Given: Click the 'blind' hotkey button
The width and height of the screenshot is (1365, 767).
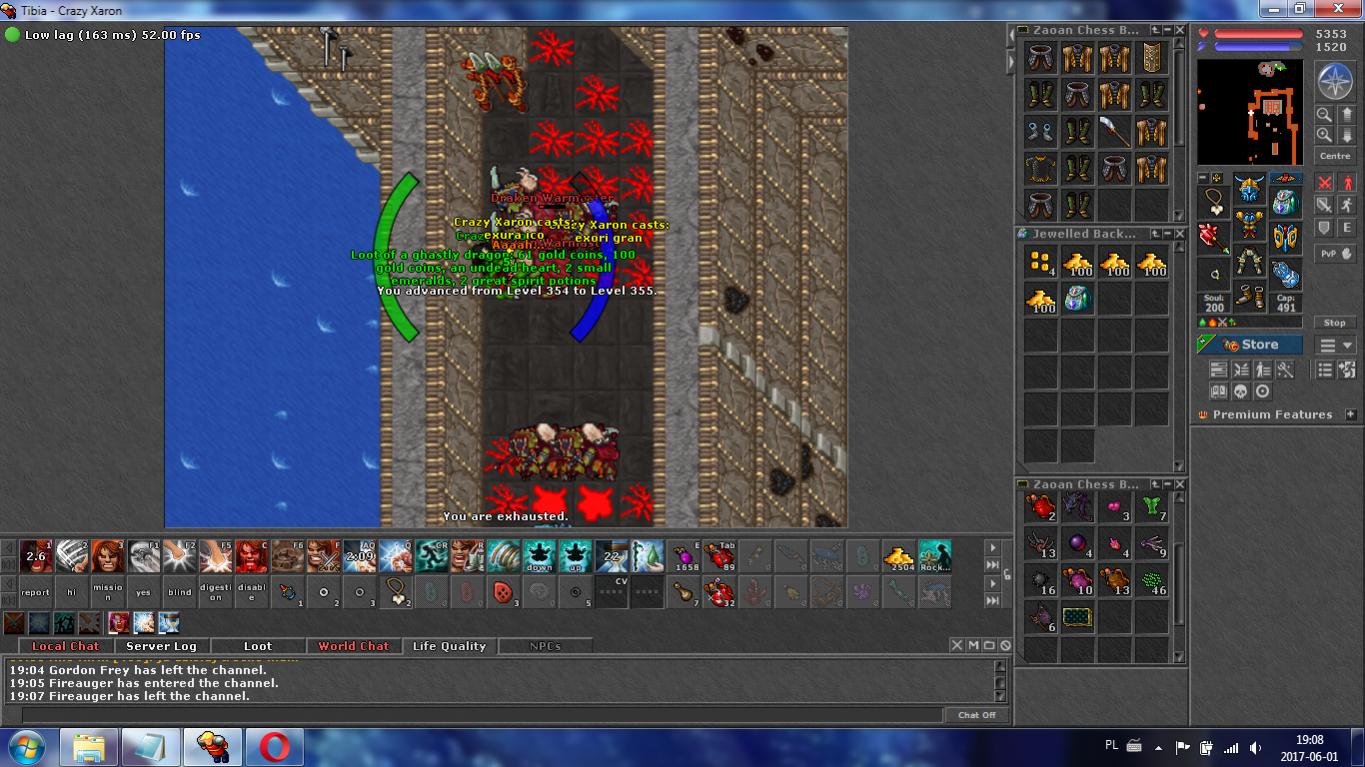Looking at the screenshot, I should click(x=179, y=592).
